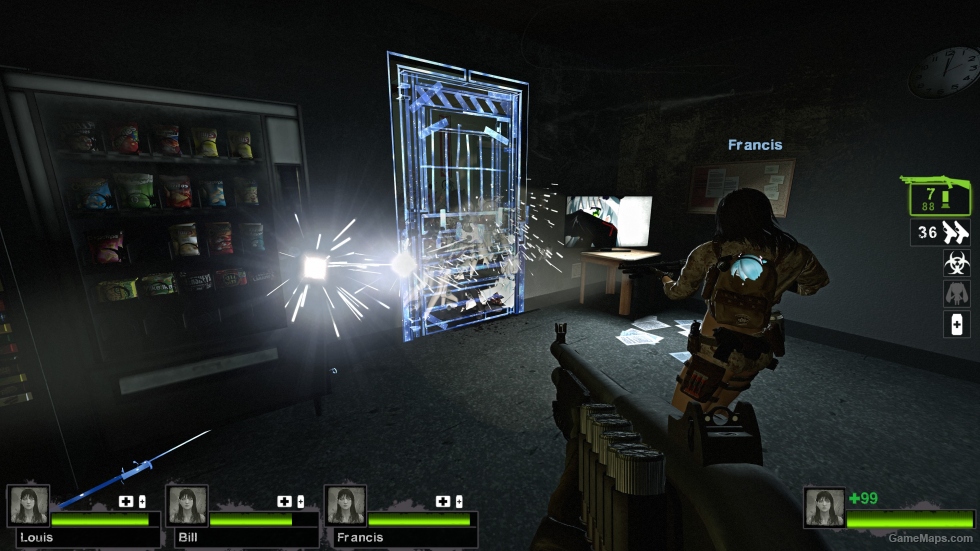Switch to the dual pistols slot
980x551 pixels.
[x=940, y=233]
